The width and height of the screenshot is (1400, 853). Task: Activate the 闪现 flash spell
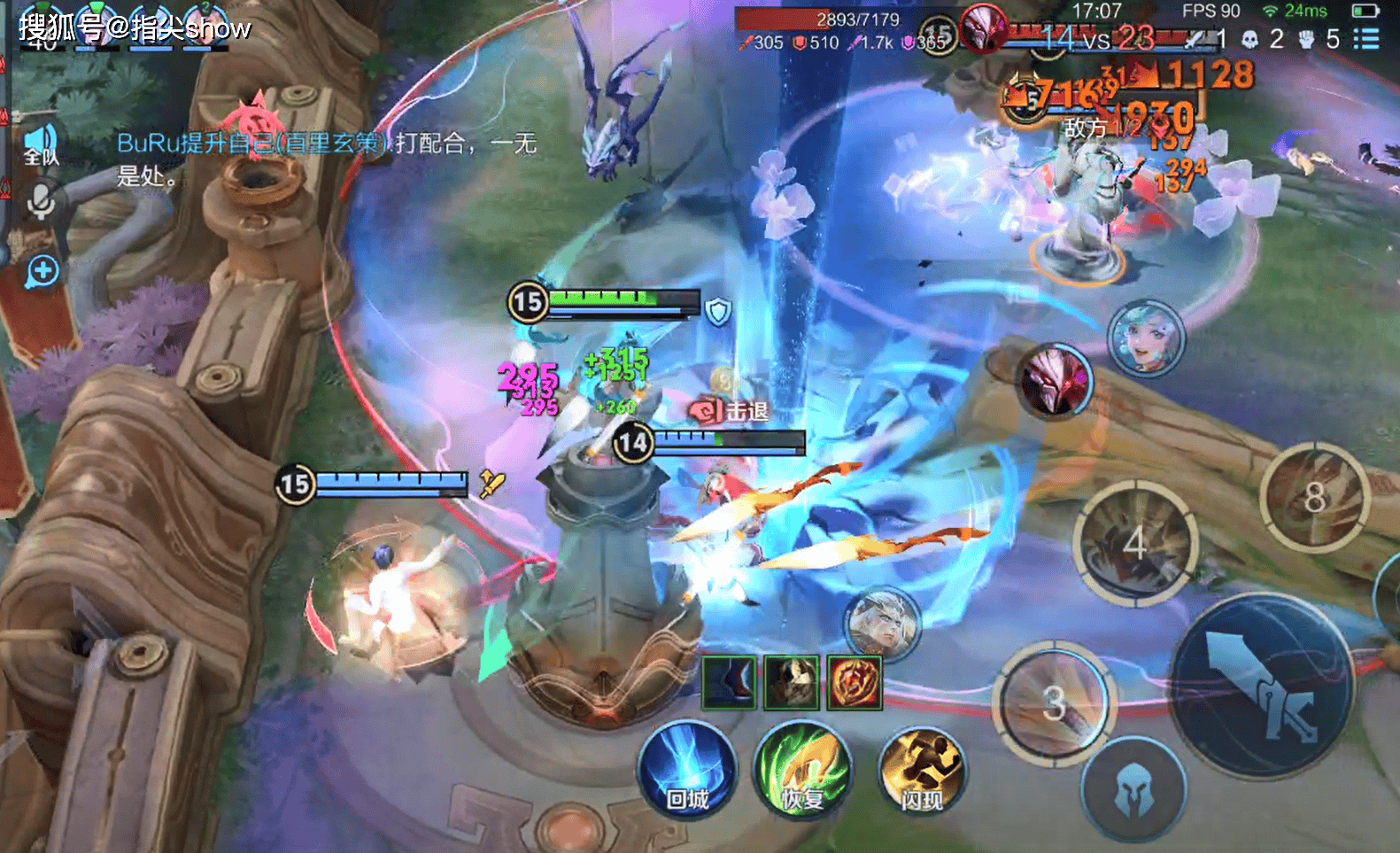pyautogui.click(x=921, y=771)
